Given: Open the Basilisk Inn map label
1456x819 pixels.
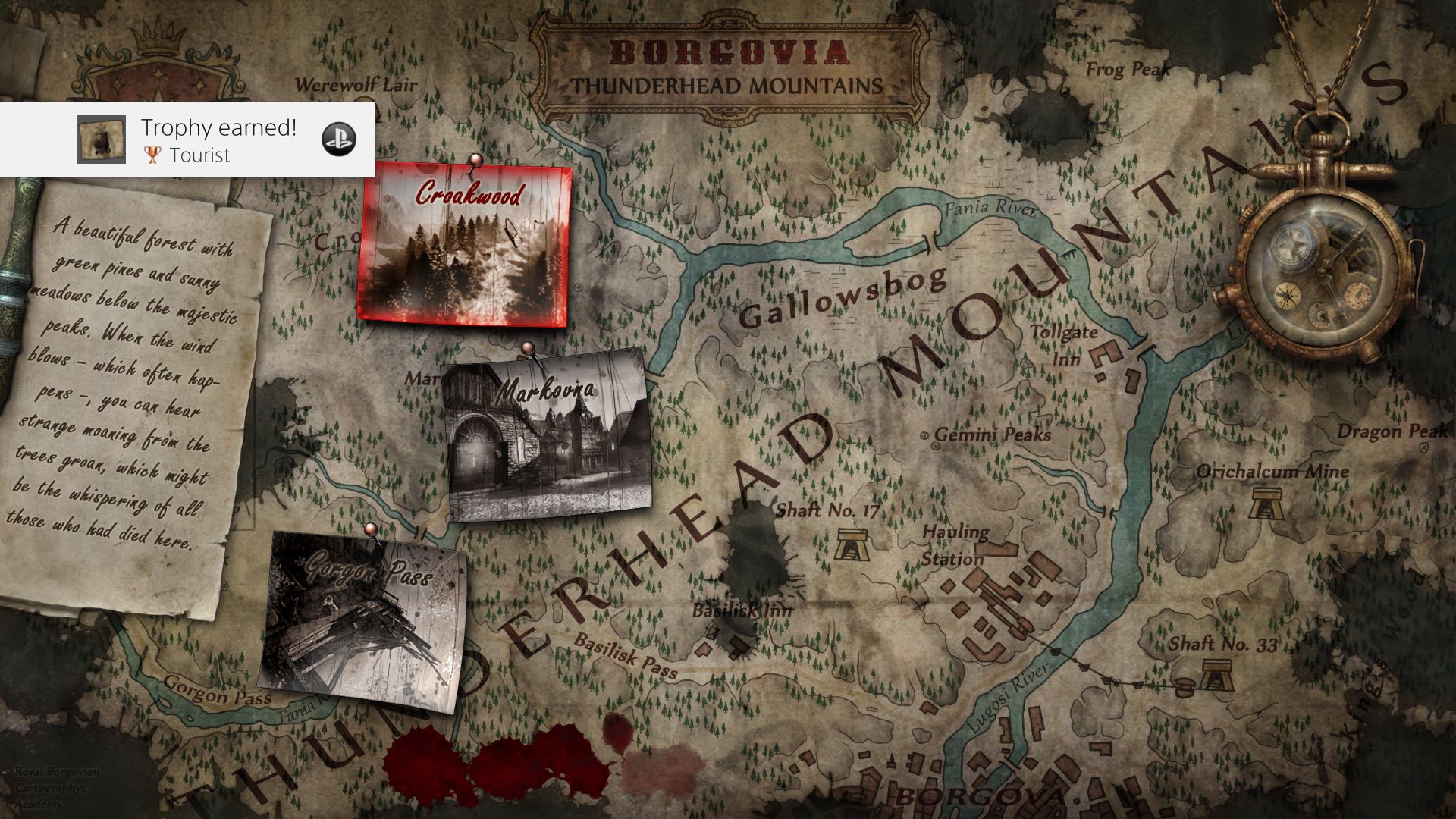Looking at the screenshot, I should [x=743, y=610].
